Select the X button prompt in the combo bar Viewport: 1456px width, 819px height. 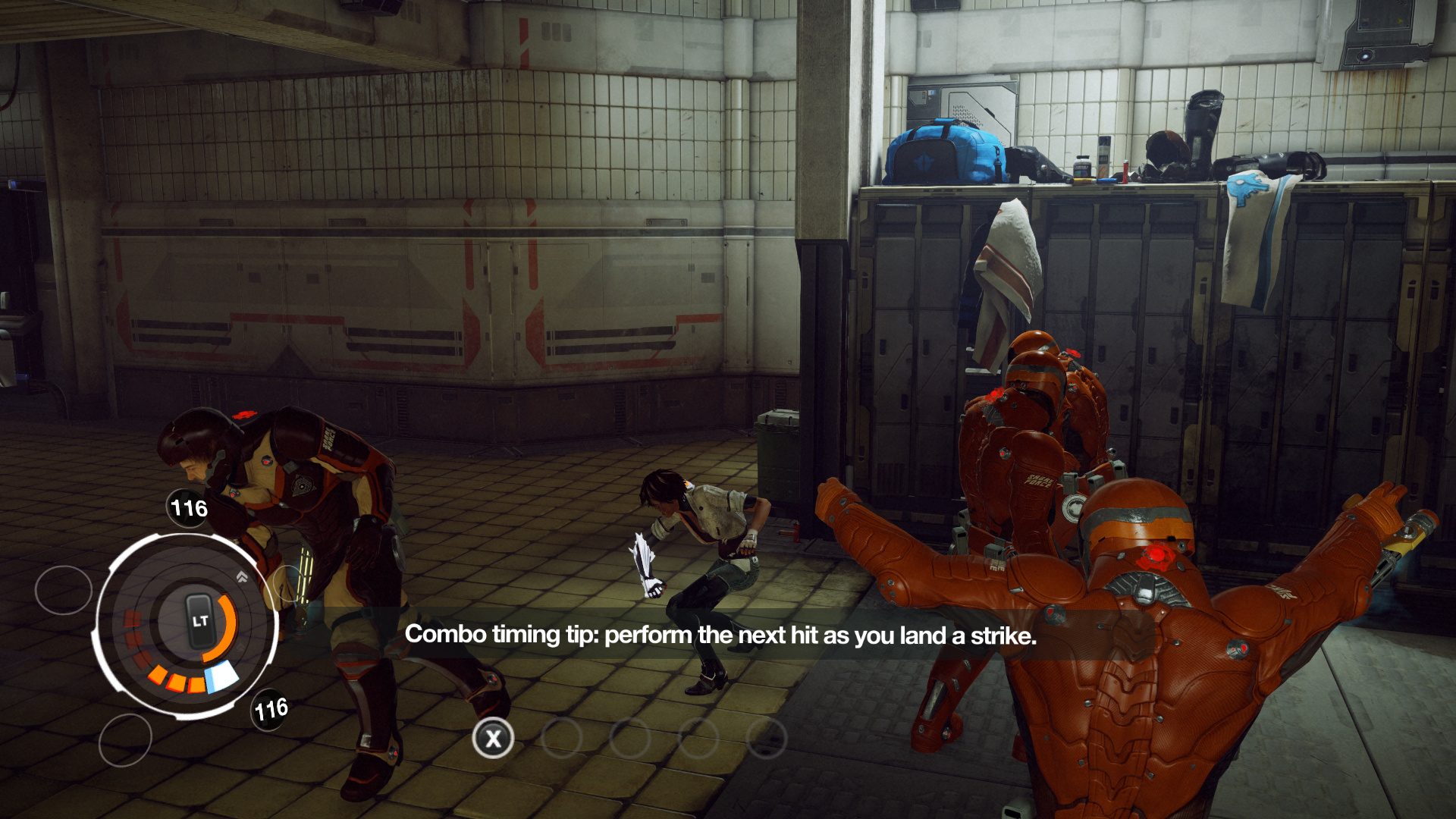tap(493, 737)
